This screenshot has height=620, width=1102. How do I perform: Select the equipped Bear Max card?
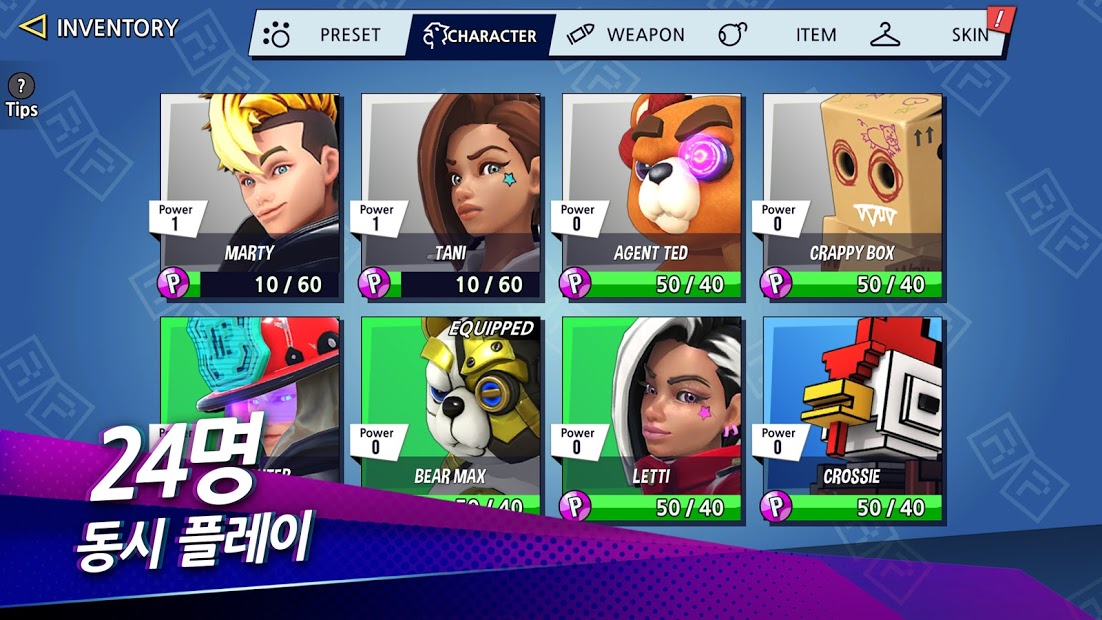[x=451, y=400]
